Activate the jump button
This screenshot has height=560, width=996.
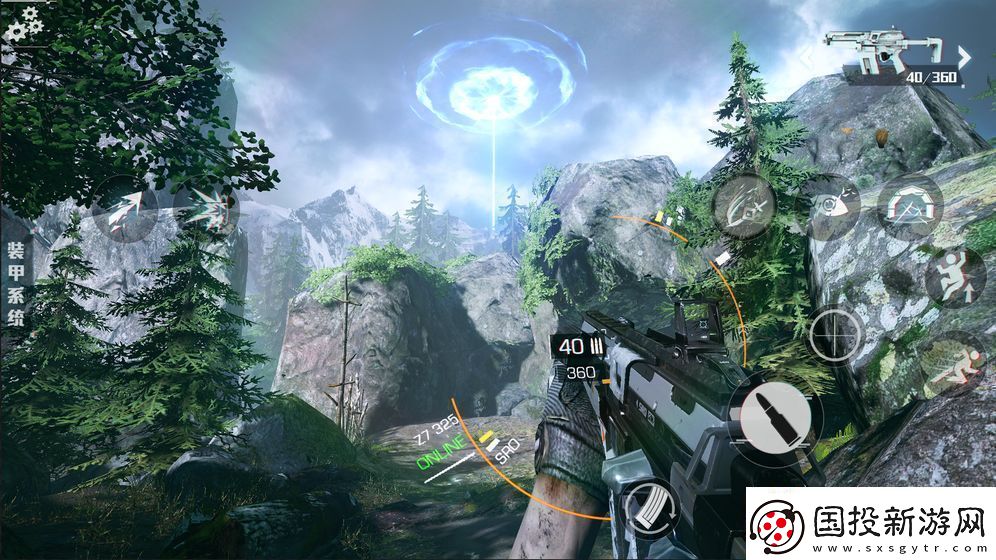coord(954,276)
